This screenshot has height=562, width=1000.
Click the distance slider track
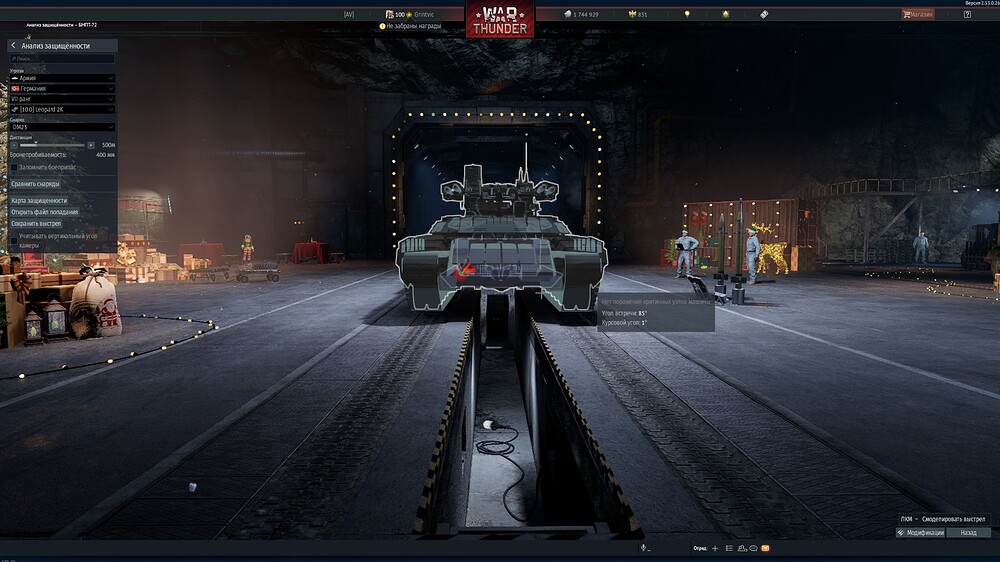click(52, 145)
